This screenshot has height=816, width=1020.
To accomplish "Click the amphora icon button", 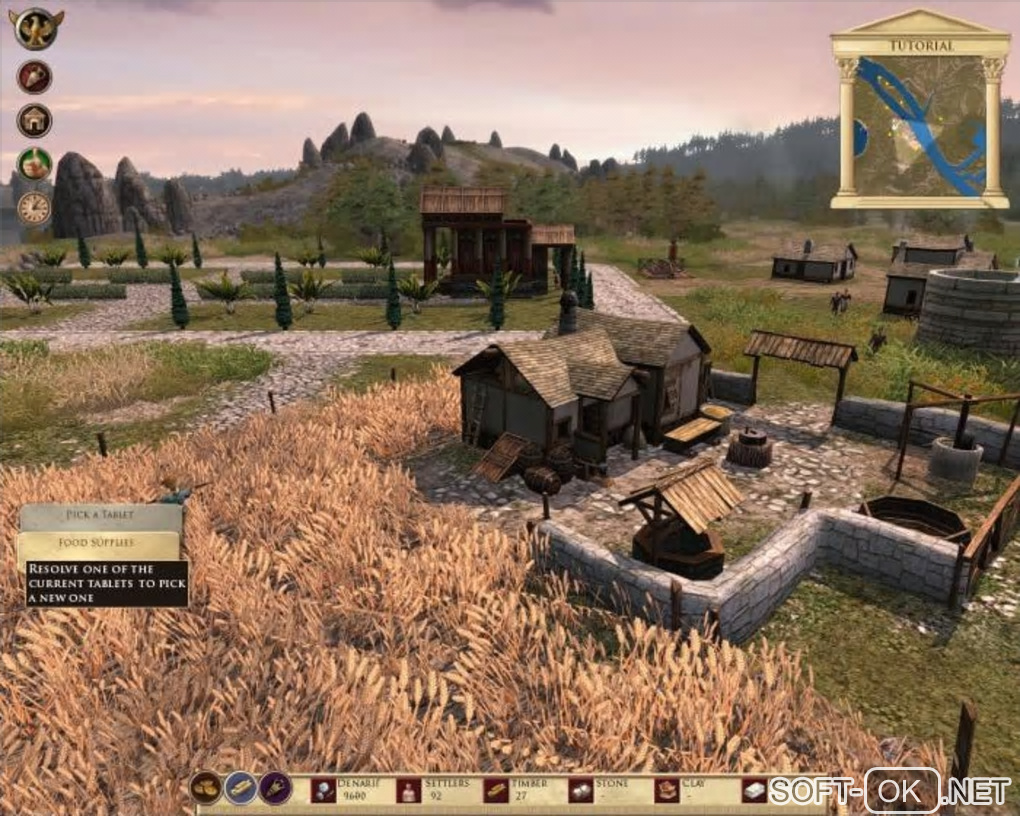I will [35, 77].
